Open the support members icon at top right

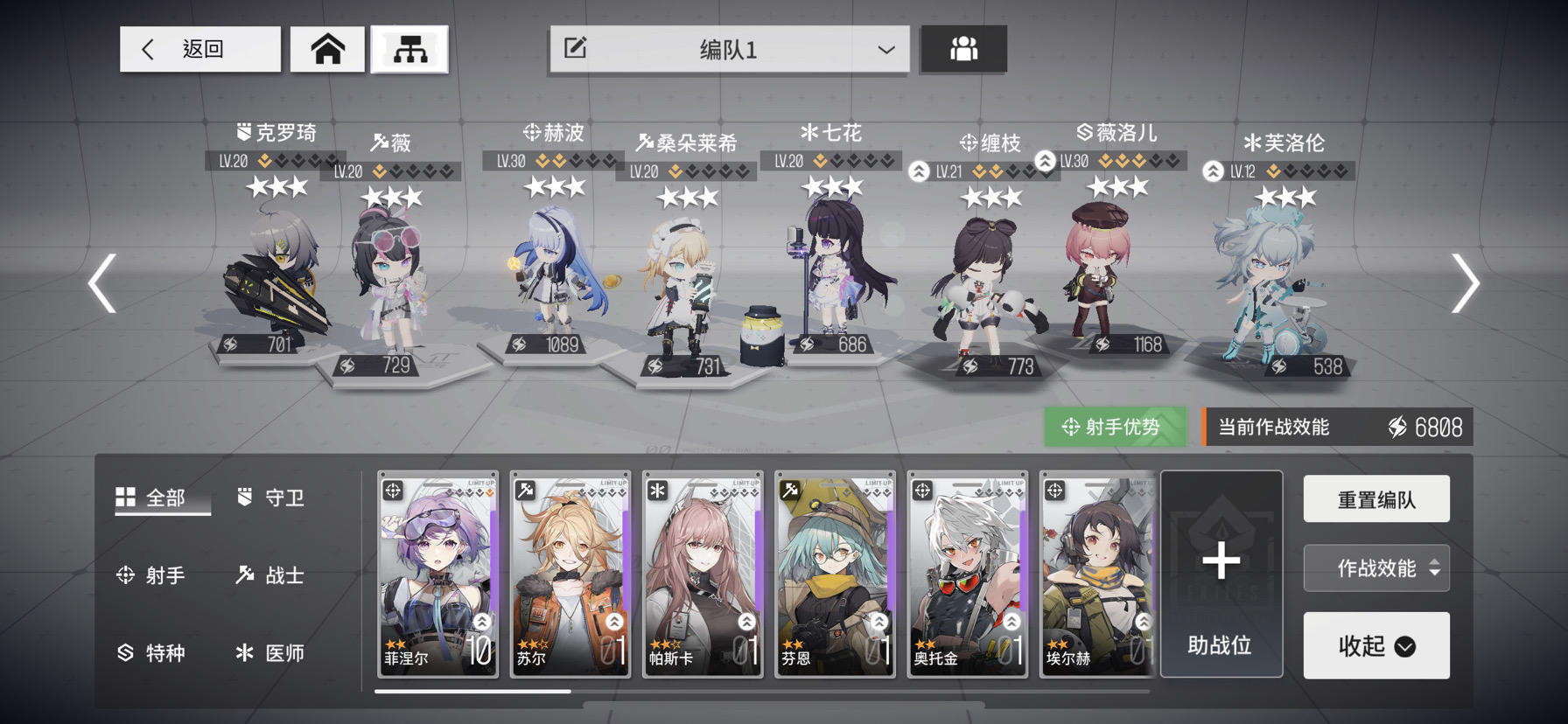point(963,50)
